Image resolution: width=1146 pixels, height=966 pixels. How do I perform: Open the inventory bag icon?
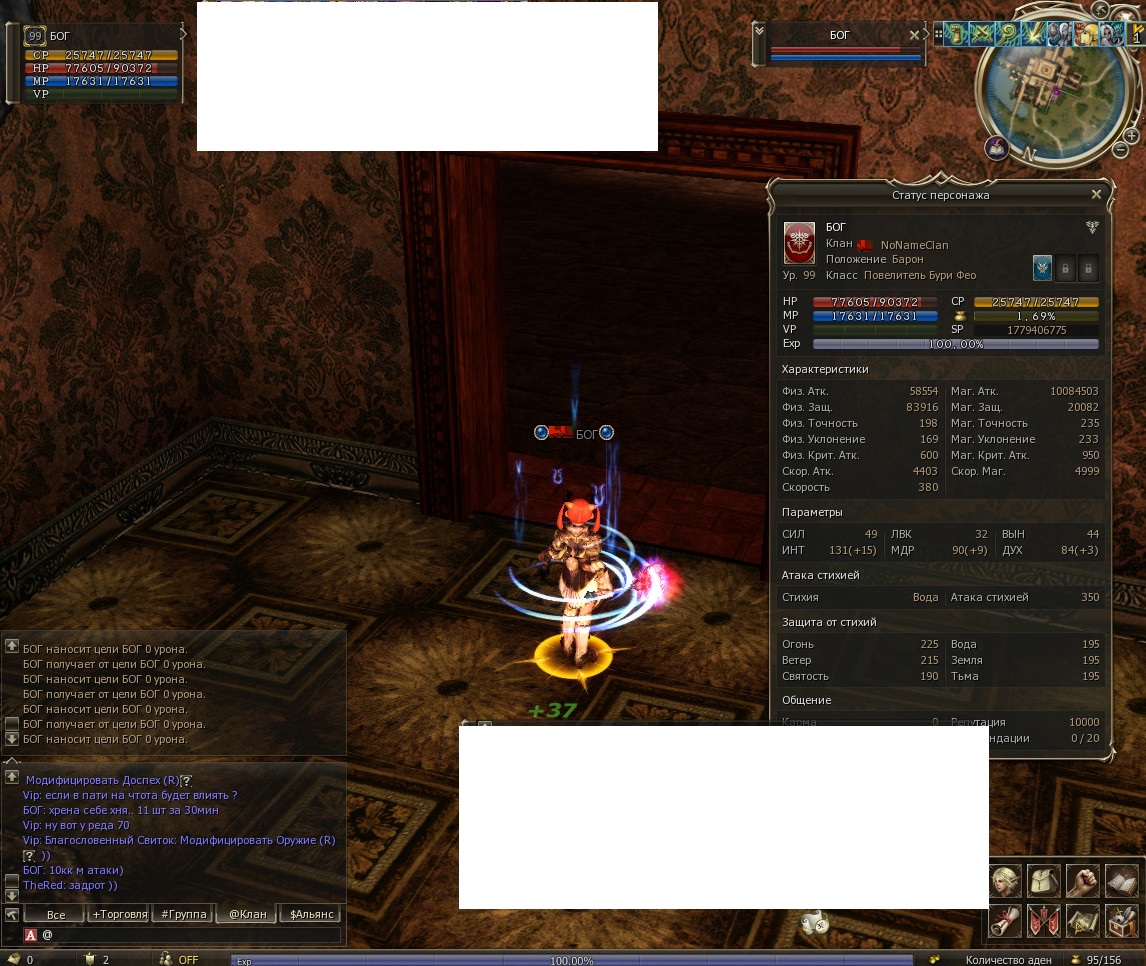point(1044,881)
